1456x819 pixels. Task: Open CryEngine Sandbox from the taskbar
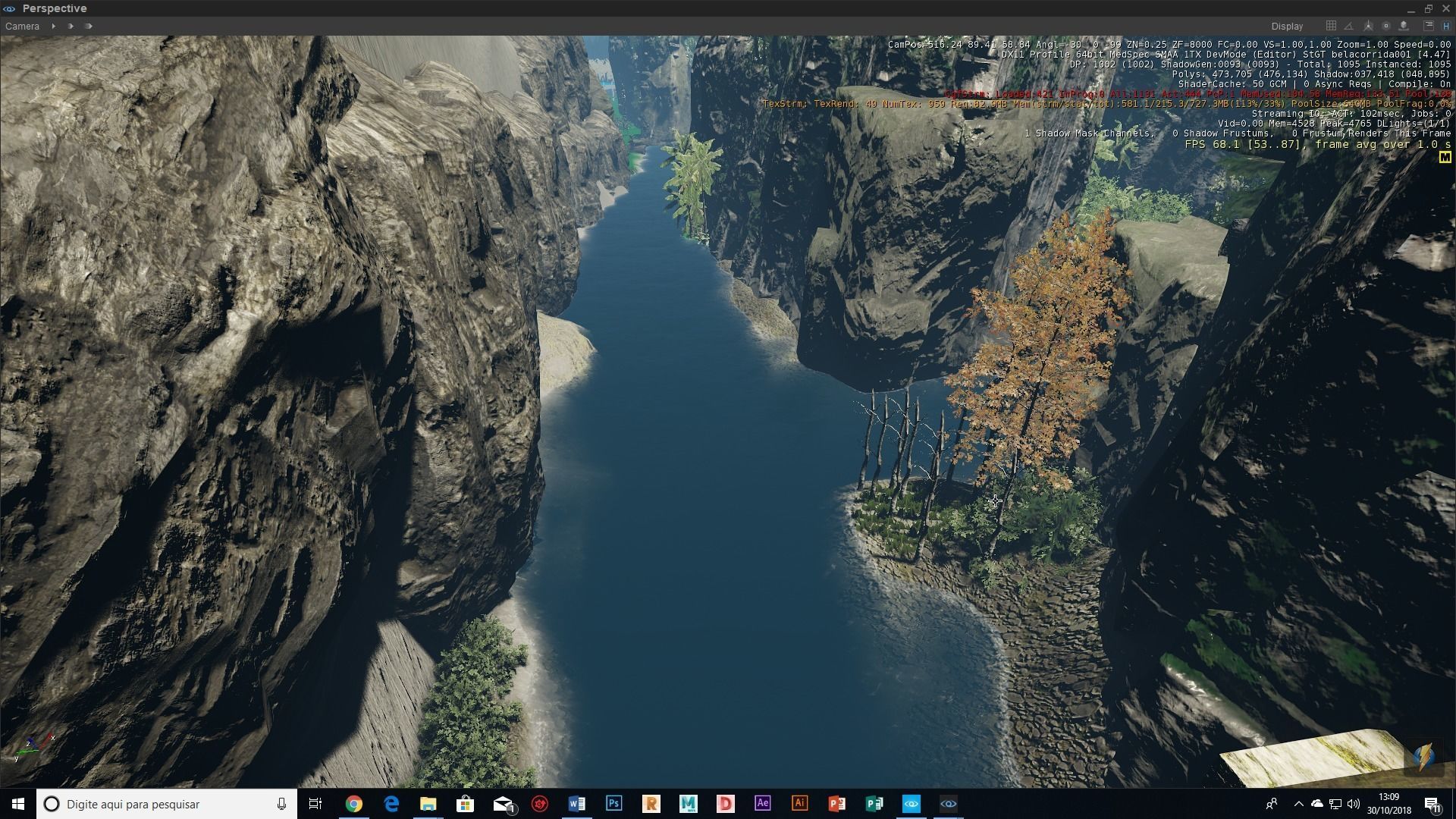[912, 804]
